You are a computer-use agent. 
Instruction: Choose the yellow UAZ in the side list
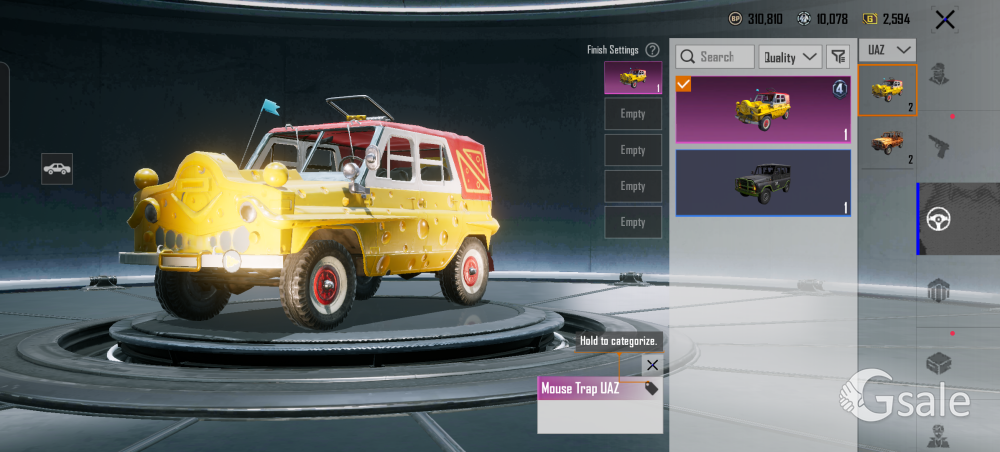coord(887,90)
